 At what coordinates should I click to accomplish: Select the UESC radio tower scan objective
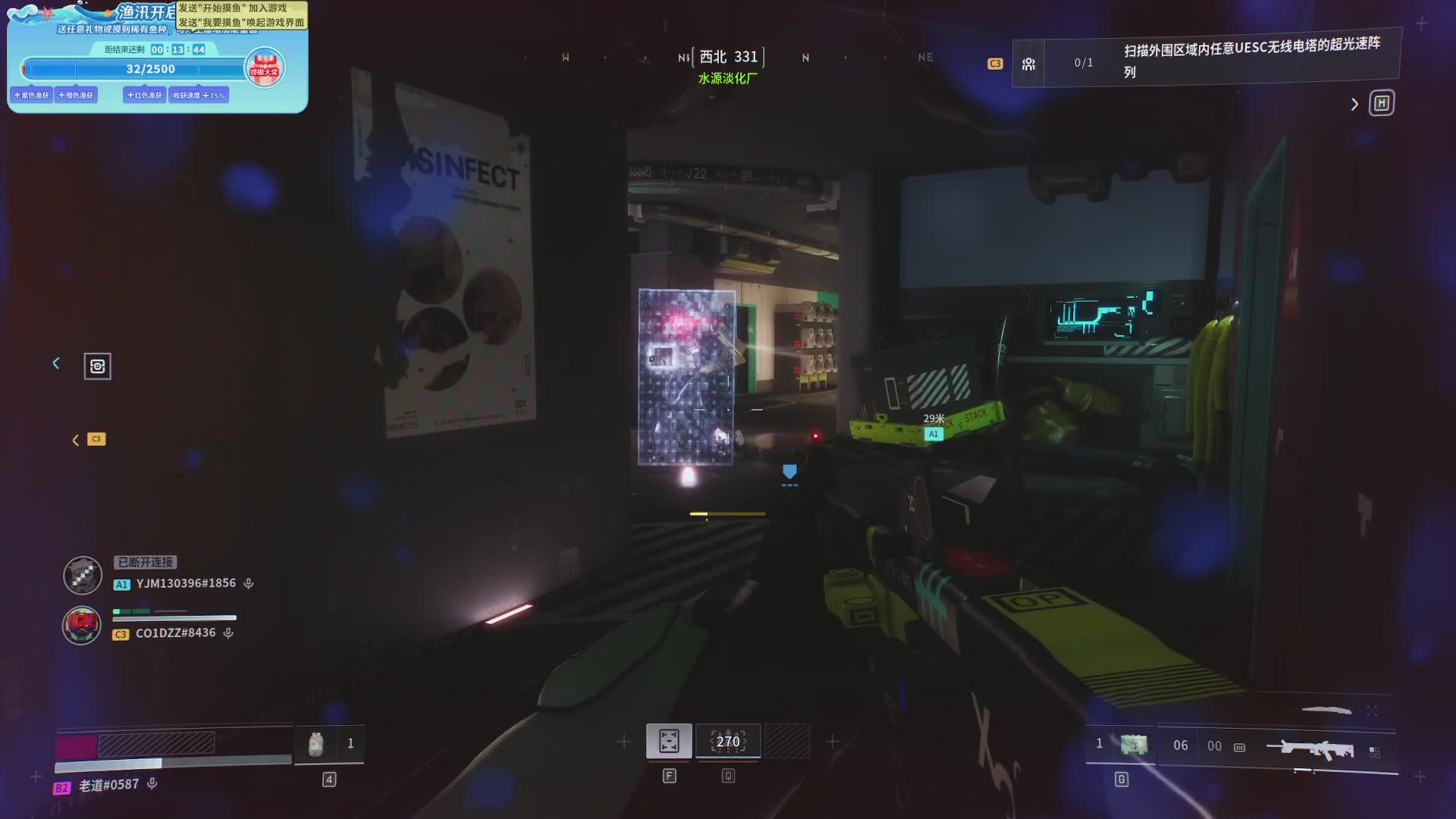[x=1251, y=58]
